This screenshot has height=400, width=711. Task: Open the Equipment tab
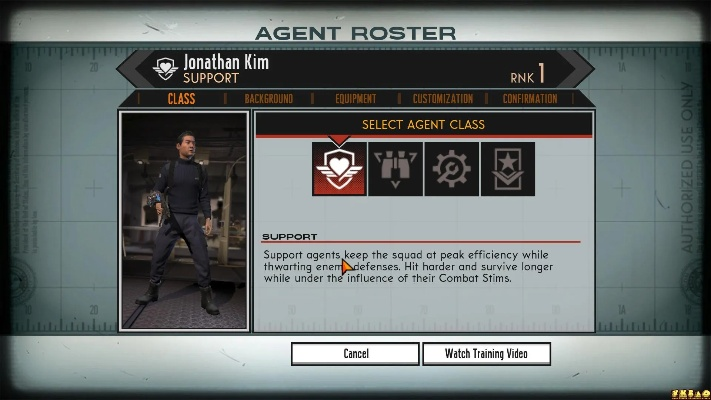(356, 99)
